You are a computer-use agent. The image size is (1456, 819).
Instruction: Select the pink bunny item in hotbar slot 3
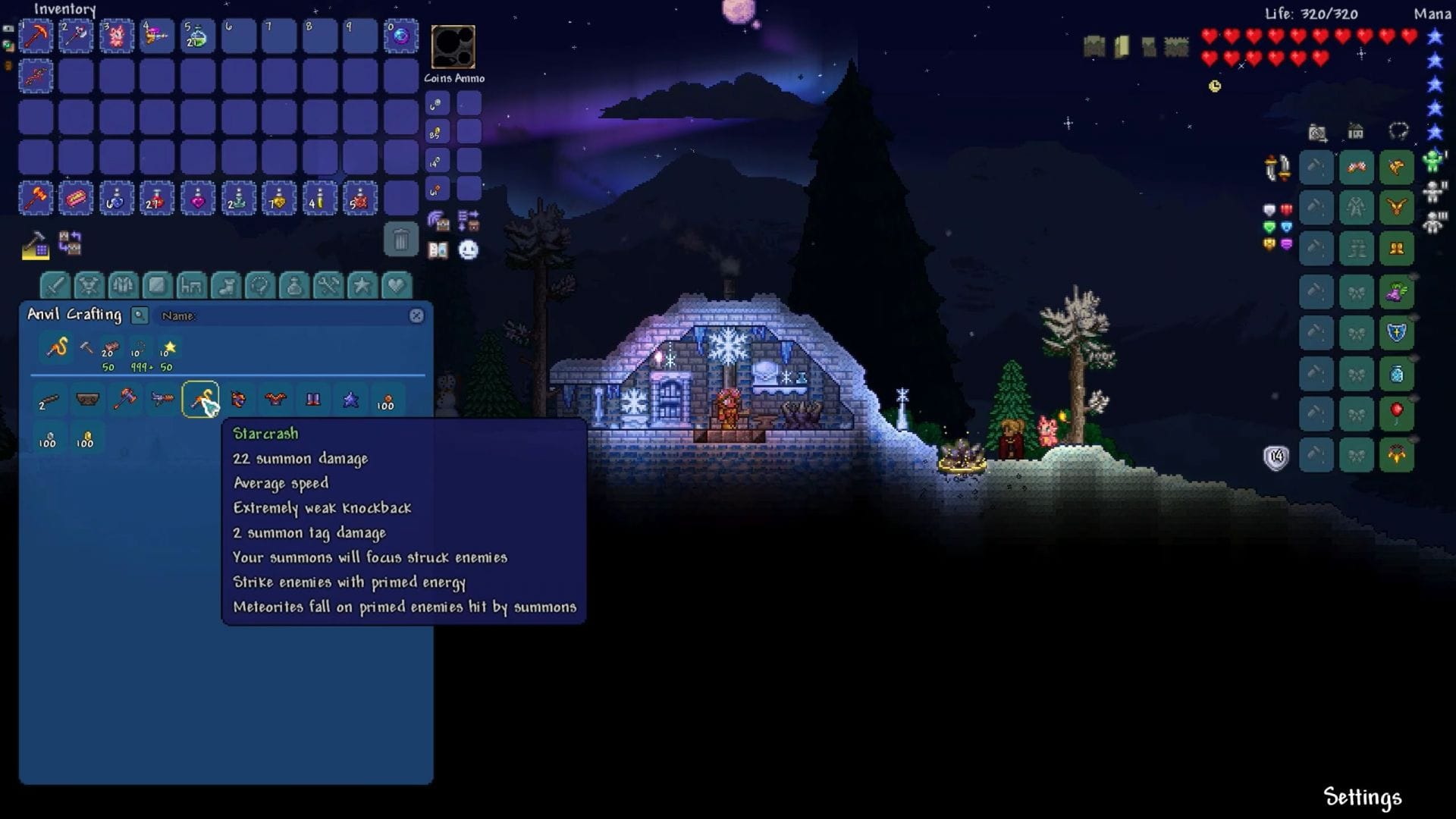click(x=116, y=36)
